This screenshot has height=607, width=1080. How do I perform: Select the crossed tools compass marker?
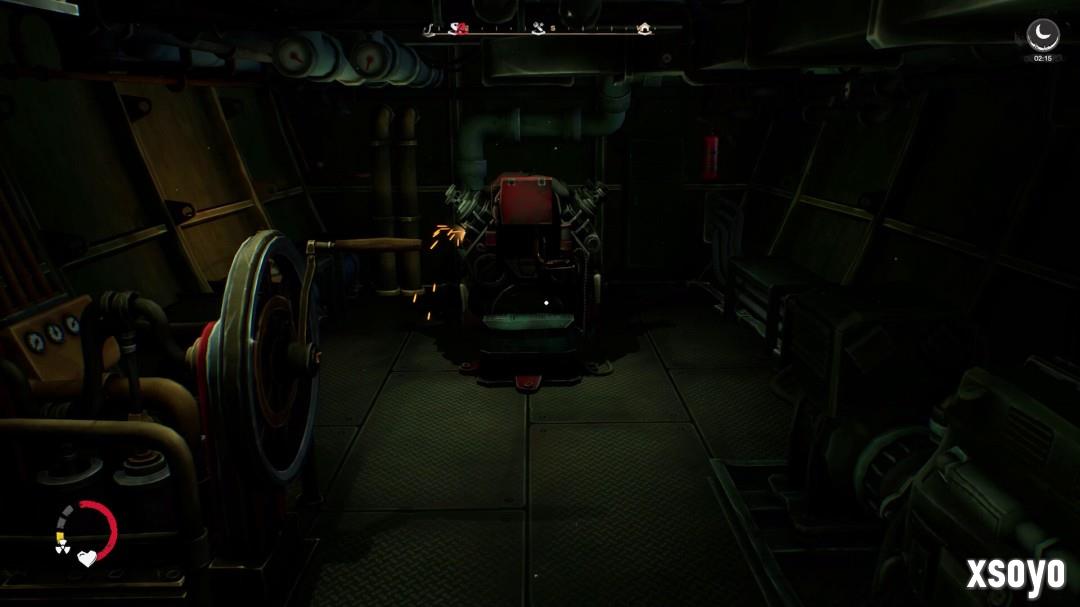[x=539, y=29]
